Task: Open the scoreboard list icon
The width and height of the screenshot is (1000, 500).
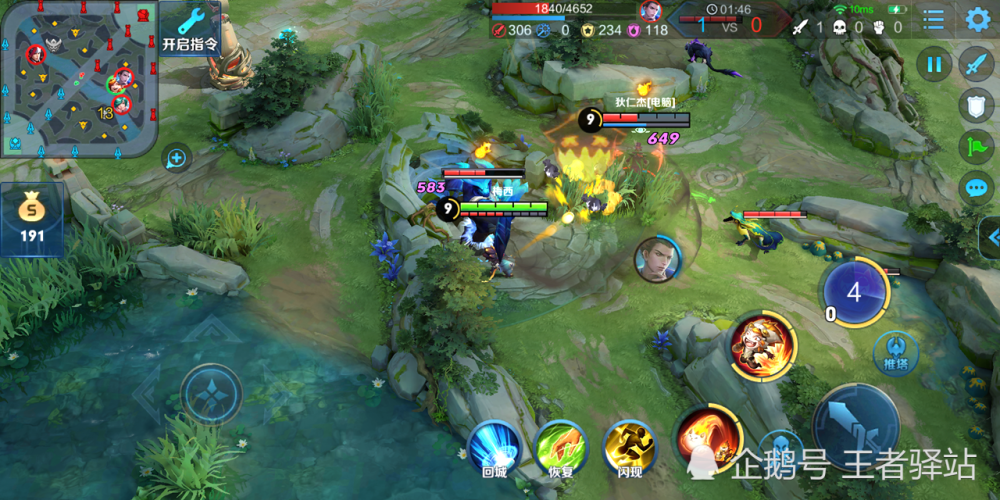Action: [x=933, y=19]
